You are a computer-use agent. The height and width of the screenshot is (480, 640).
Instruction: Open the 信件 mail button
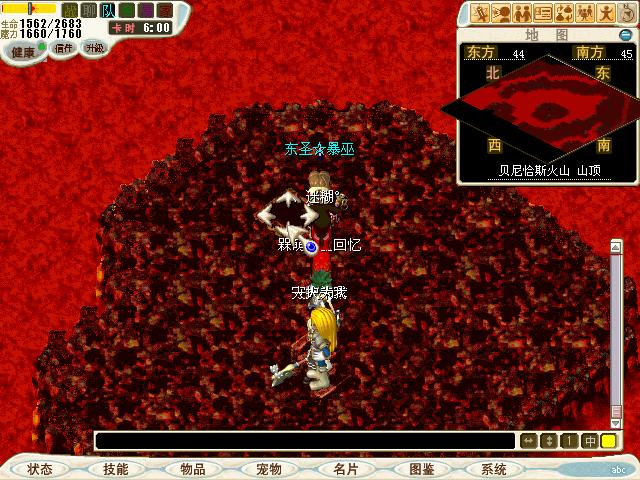coord(64,48)
